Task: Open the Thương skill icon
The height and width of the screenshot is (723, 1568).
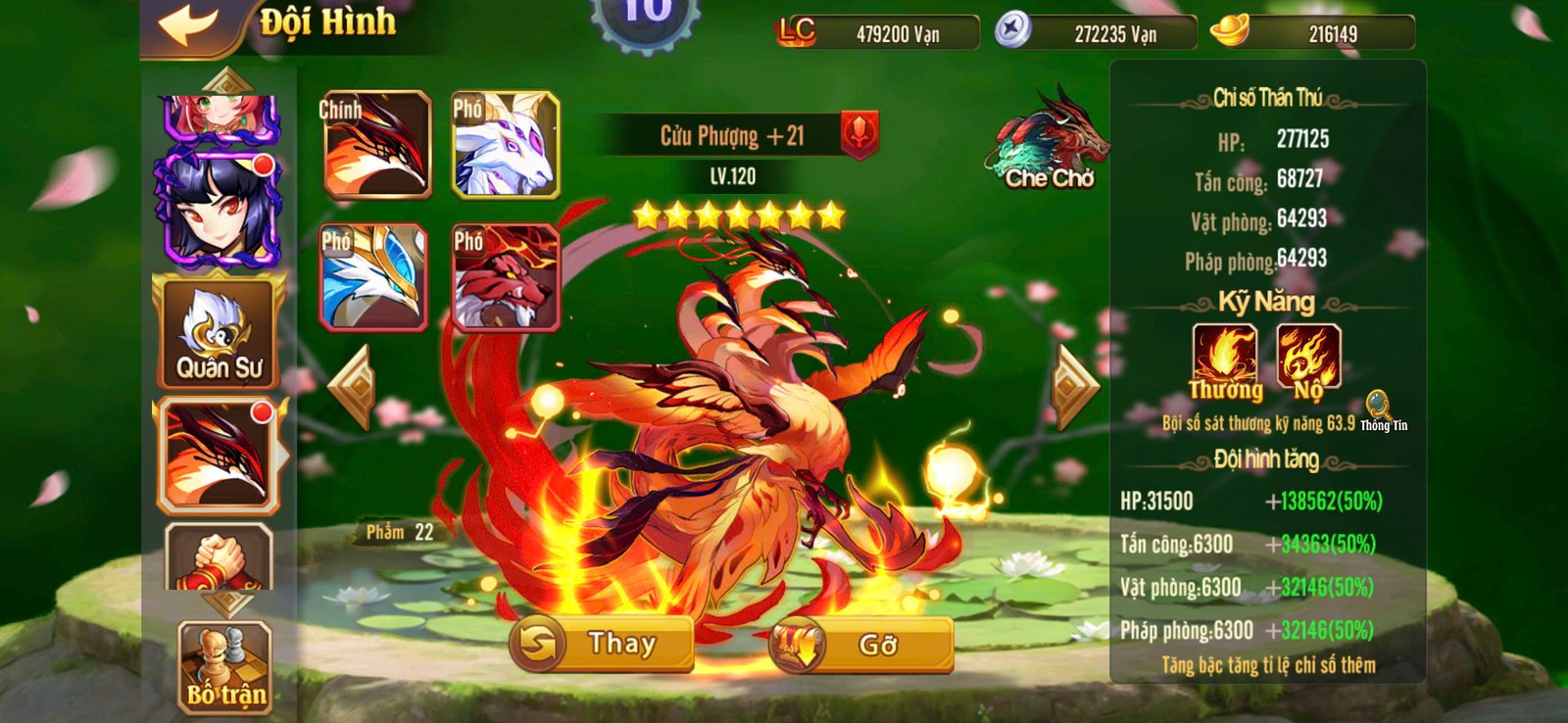Action: click(1227, 355)
